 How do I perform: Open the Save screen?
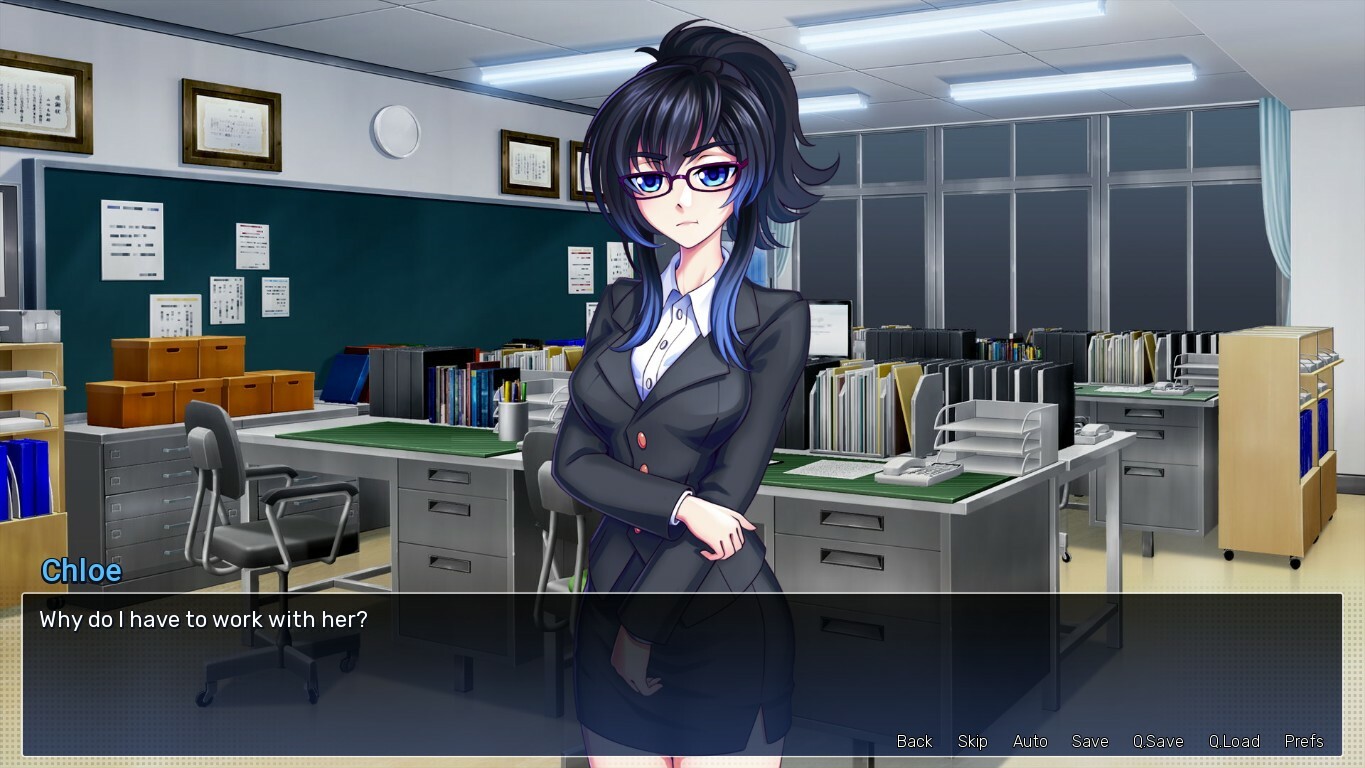[x=1089, y=741]
